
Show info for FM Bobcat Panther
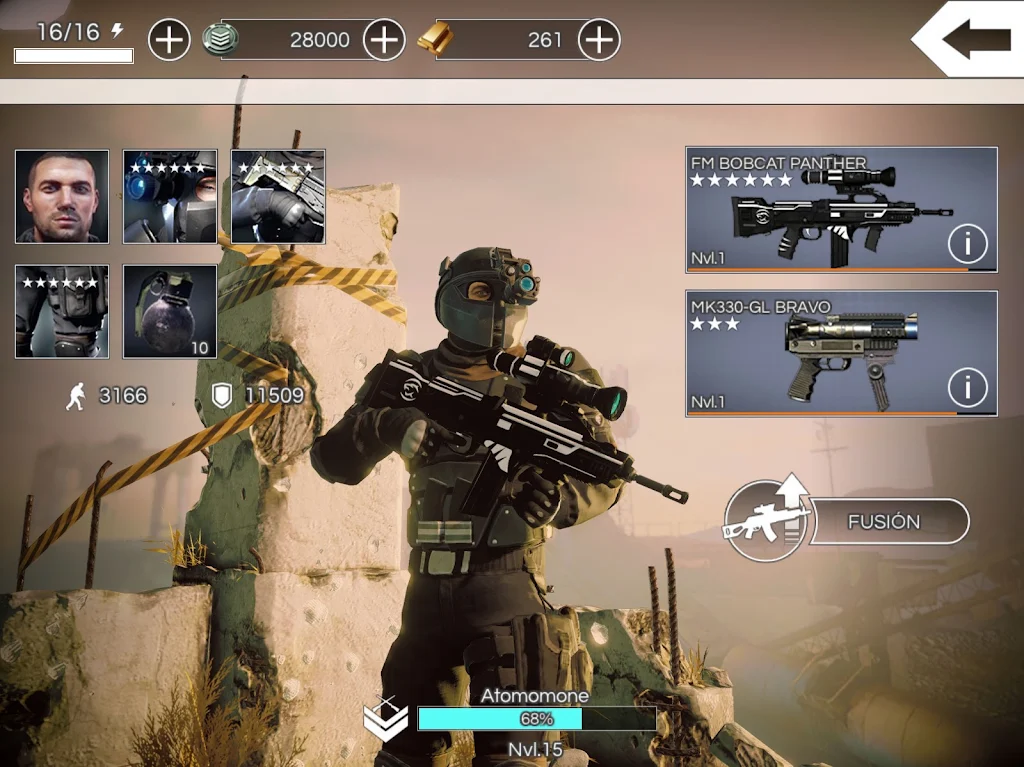[x=967, y=243]
